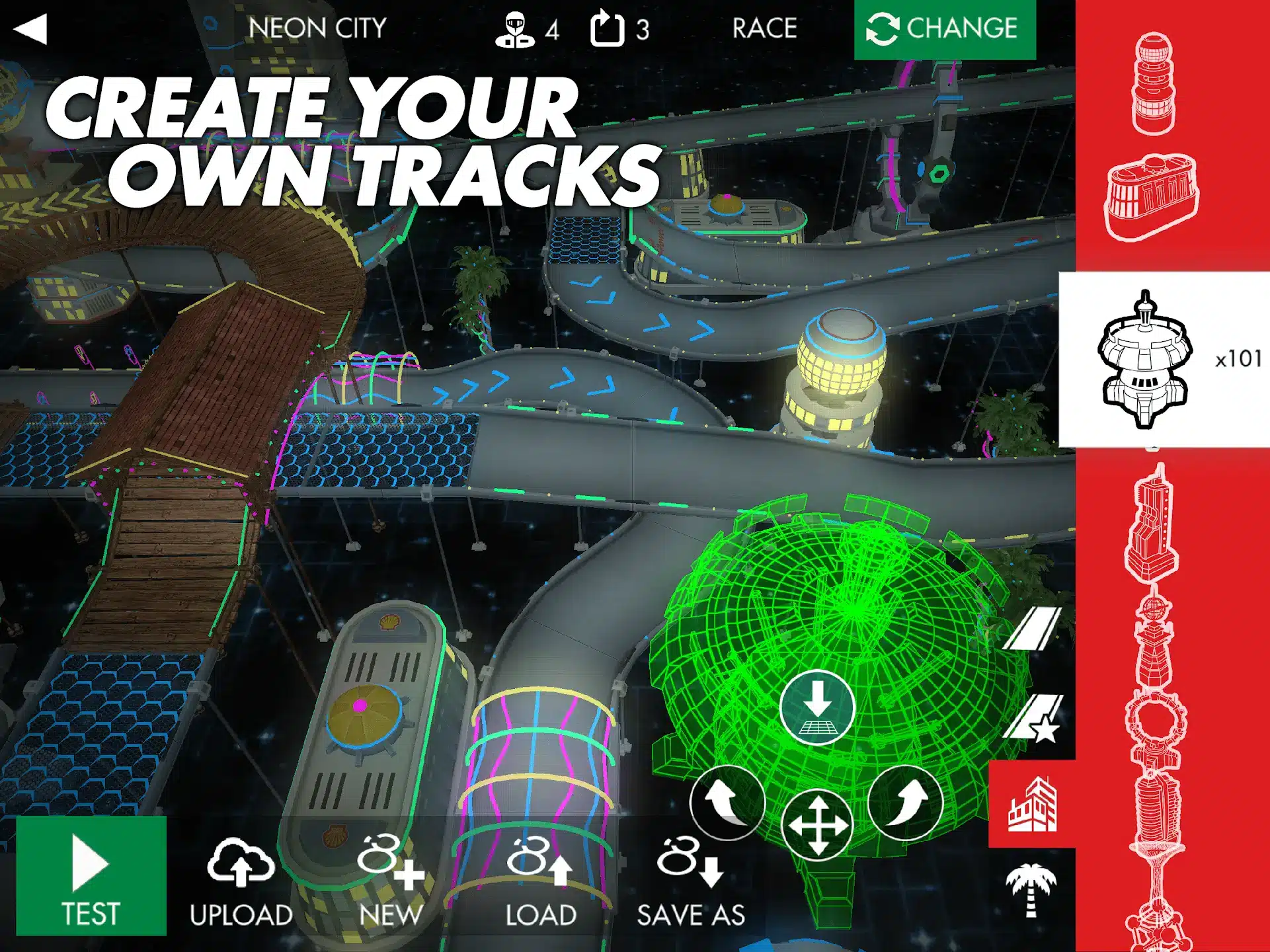Upload the track to the cloud

tap(241, 883)
